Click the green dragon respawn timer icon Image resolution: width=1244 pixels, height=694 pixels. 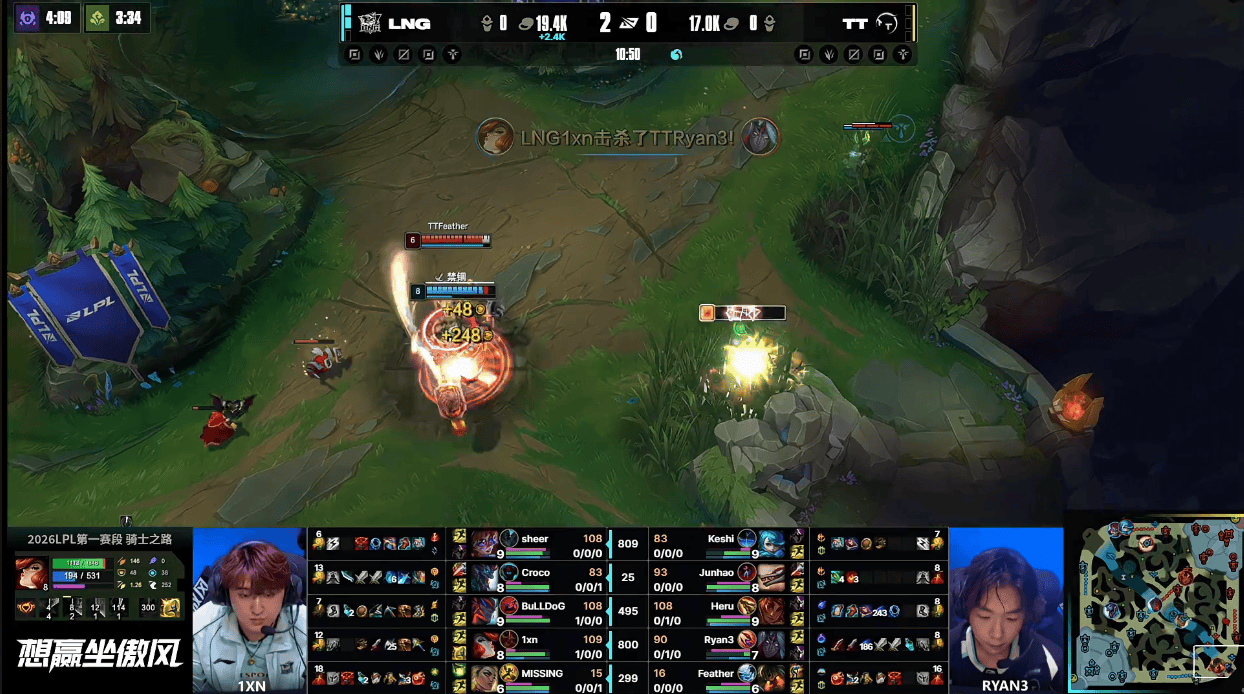[97, 18]
